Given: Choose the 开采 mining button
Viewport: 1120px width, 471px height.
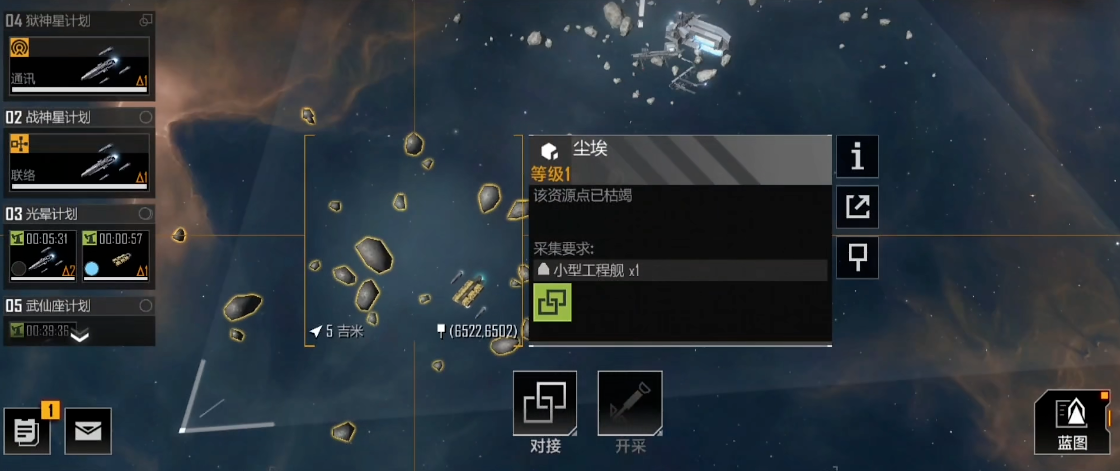Looking at the screenshot, I should coord(630,403).
